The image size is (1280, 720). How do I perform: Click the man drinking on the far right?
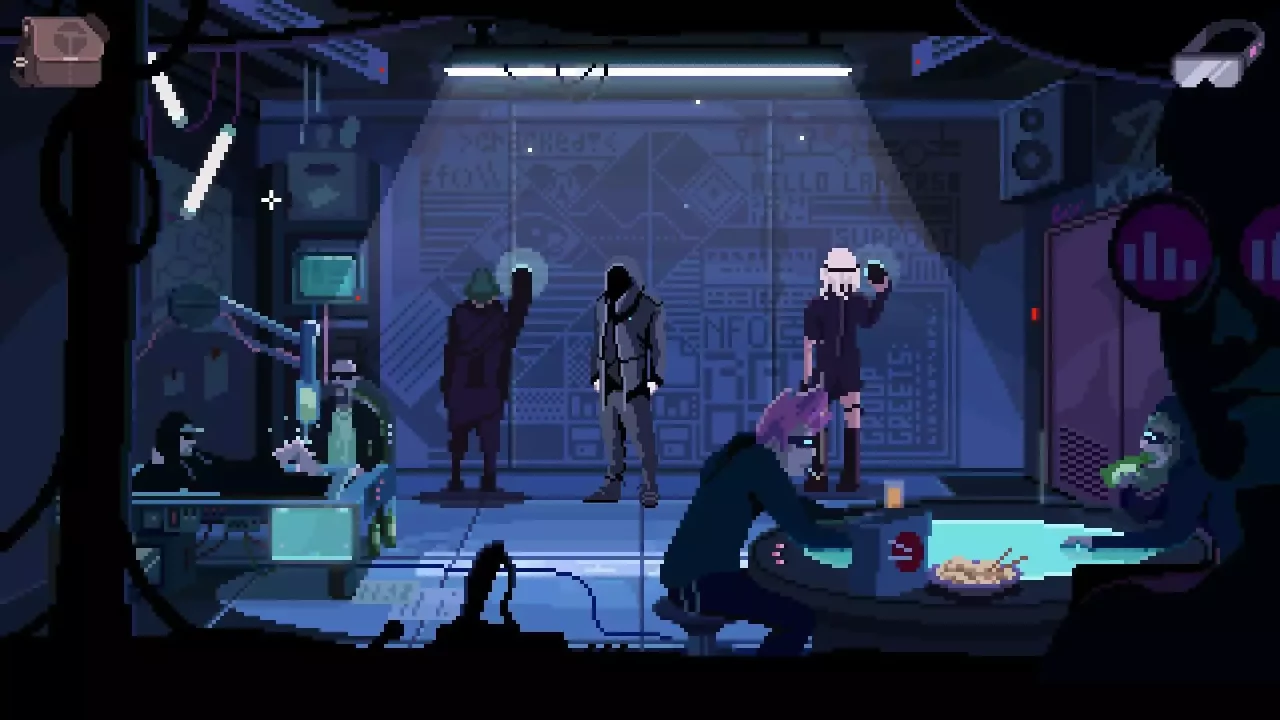click(1155, 450)
